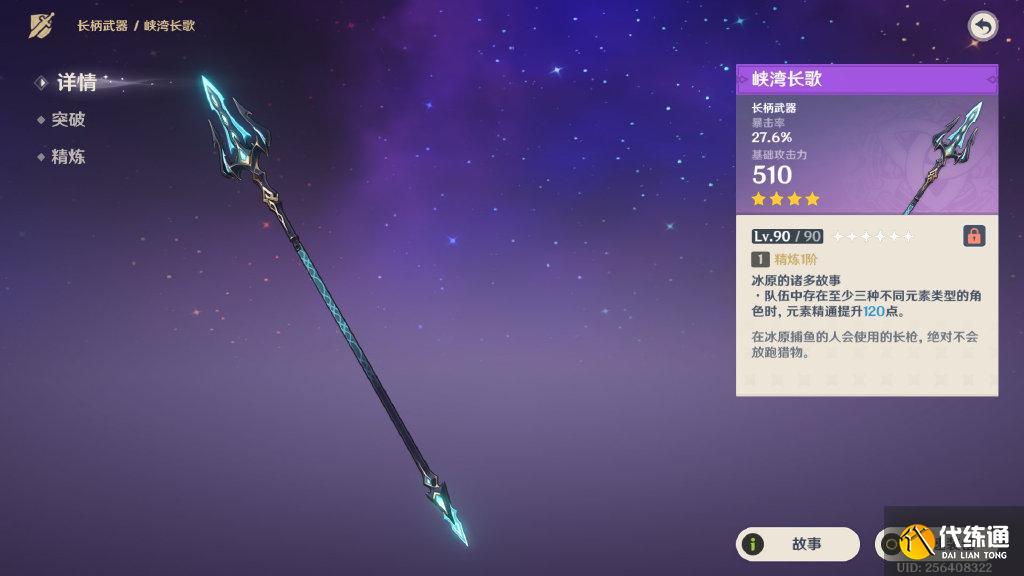Open the 故事 story button

click(797, 544)
